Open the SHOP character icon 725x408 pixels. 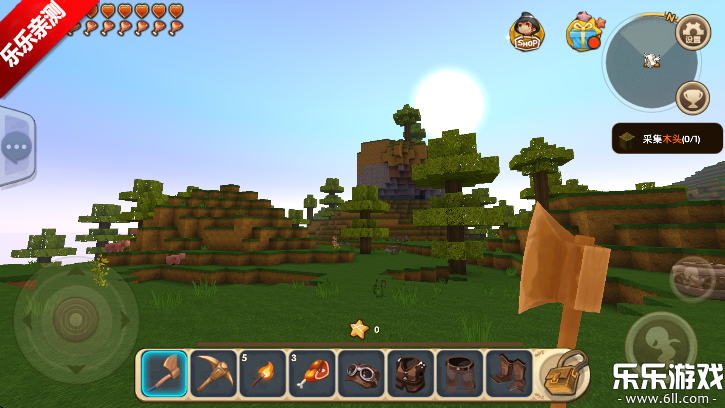point(526,33)
